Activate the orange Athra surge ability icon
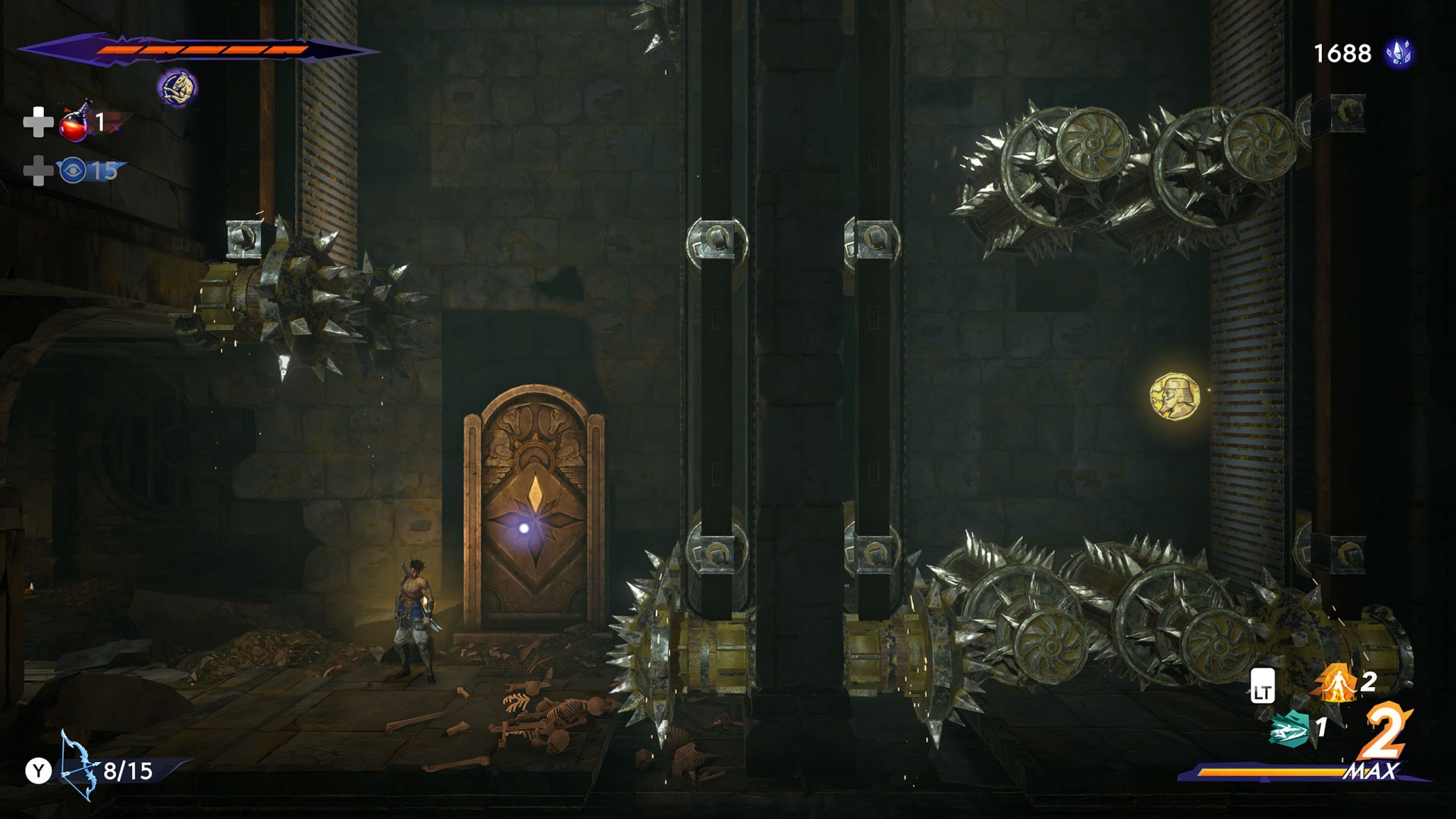This screenshot has width=1456, height=819. pyautogui.click(x=1335, y=682)
